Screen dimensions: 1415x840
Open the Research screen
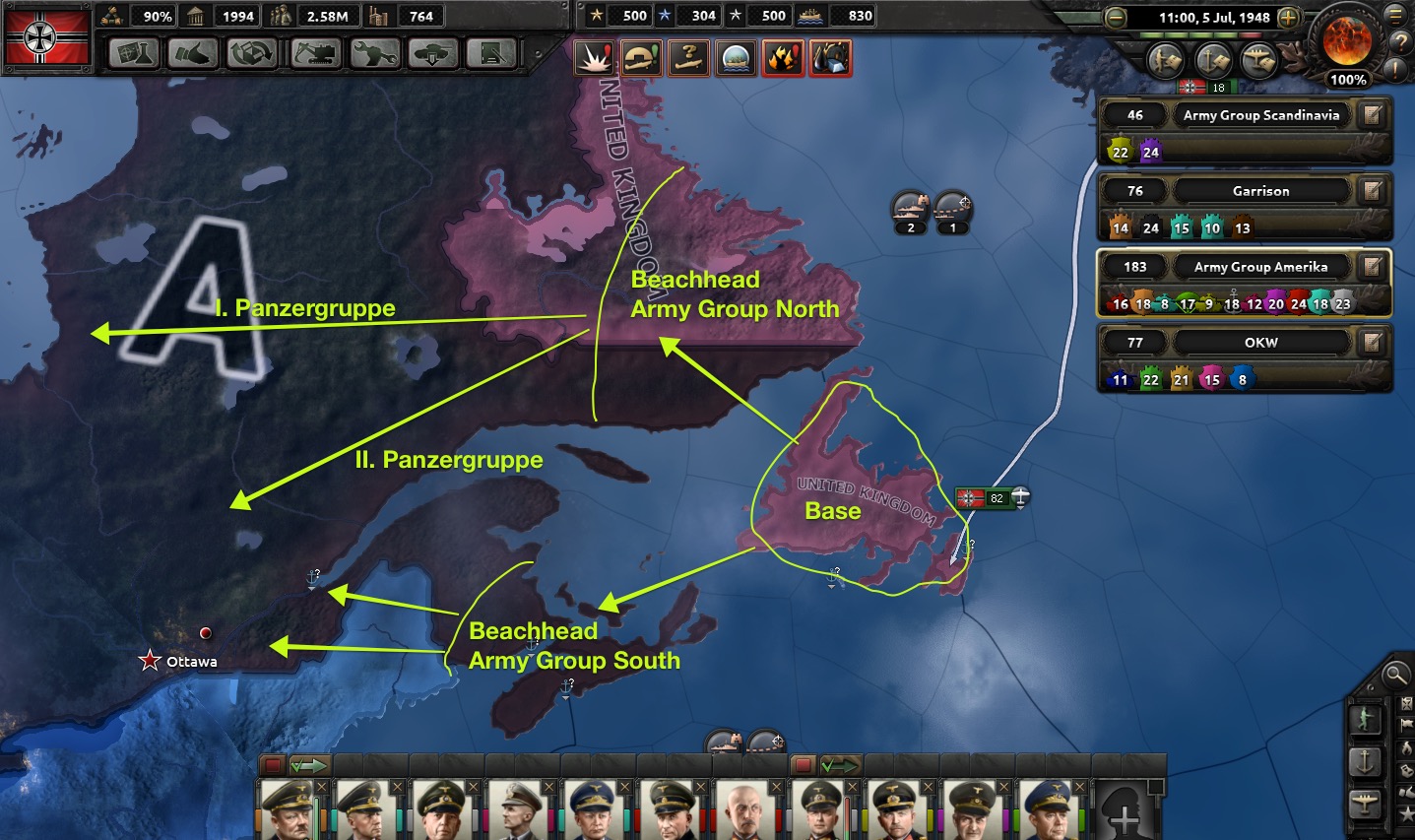pyautogui.click(x=134, y=53)
